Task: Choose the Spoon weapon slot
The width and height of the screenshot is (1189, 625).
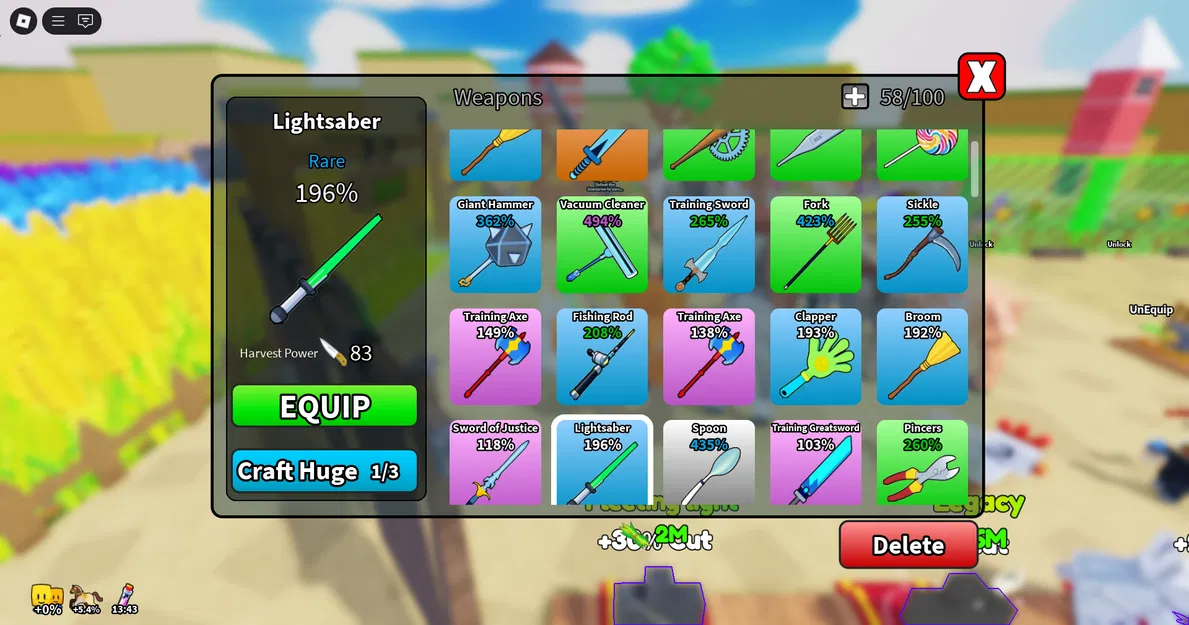Action: point(709,463)
